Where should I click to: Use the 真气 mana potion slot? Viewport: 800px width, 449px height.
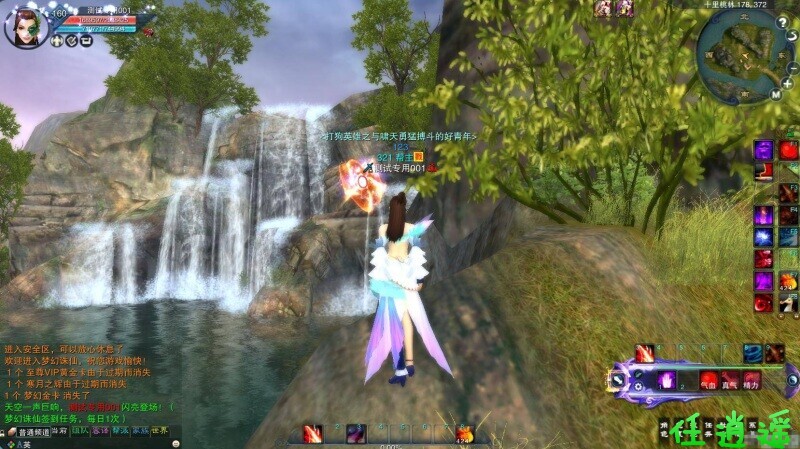[x=730, y=380]
